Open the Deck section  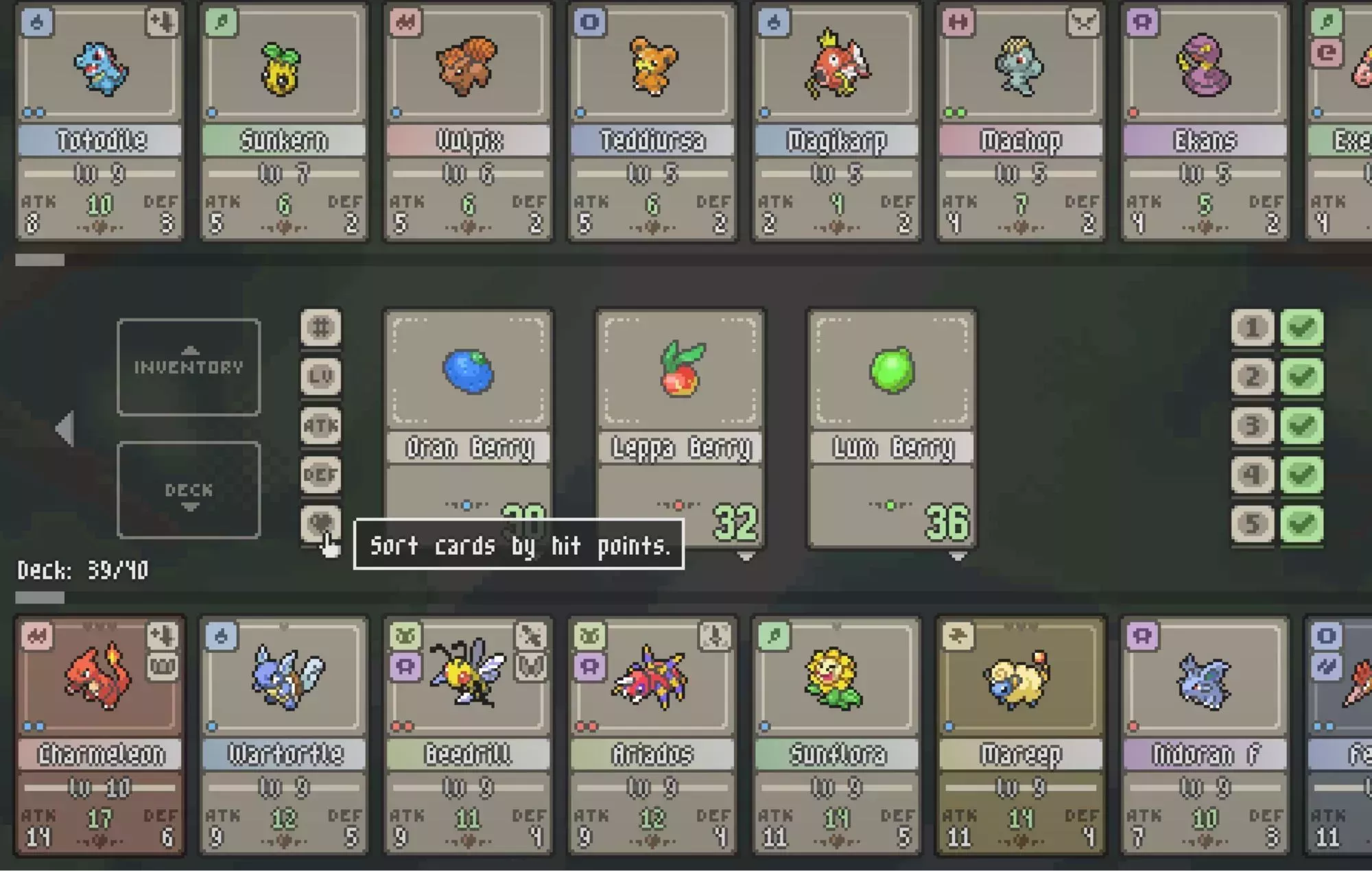pos(189,490)
